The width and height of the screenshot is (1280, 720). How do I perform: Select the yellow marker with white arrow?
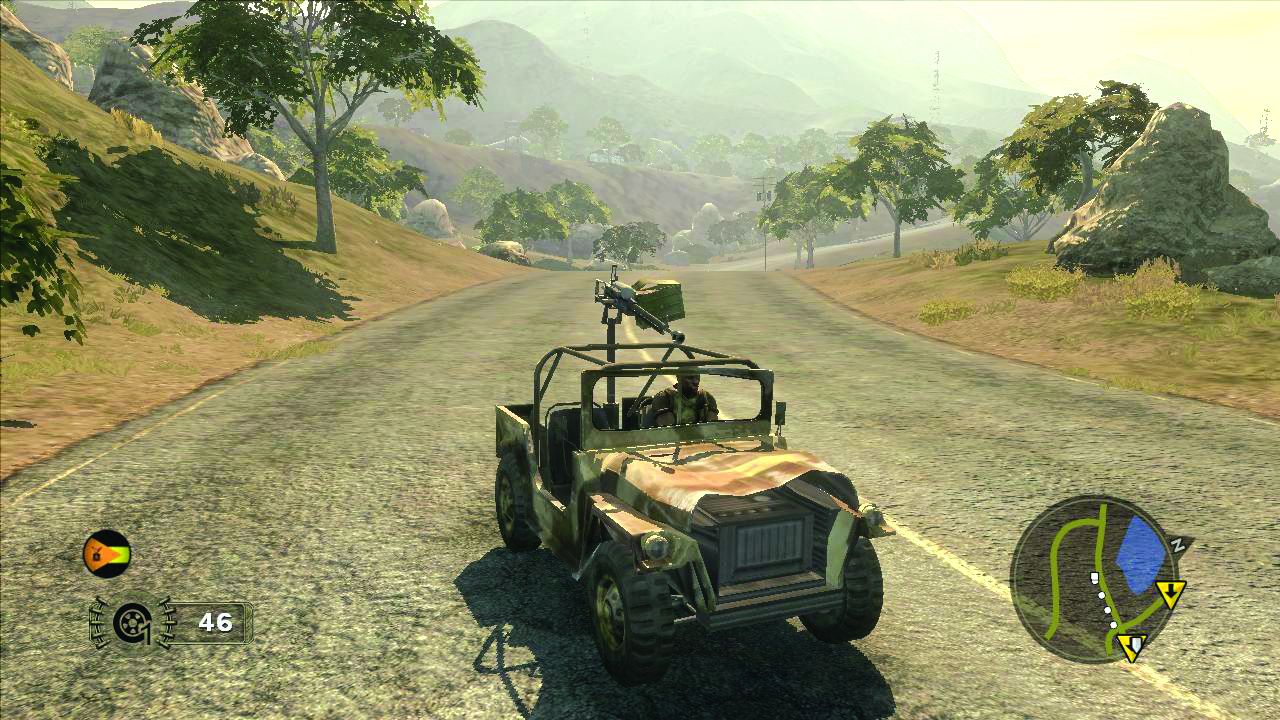1132,646
